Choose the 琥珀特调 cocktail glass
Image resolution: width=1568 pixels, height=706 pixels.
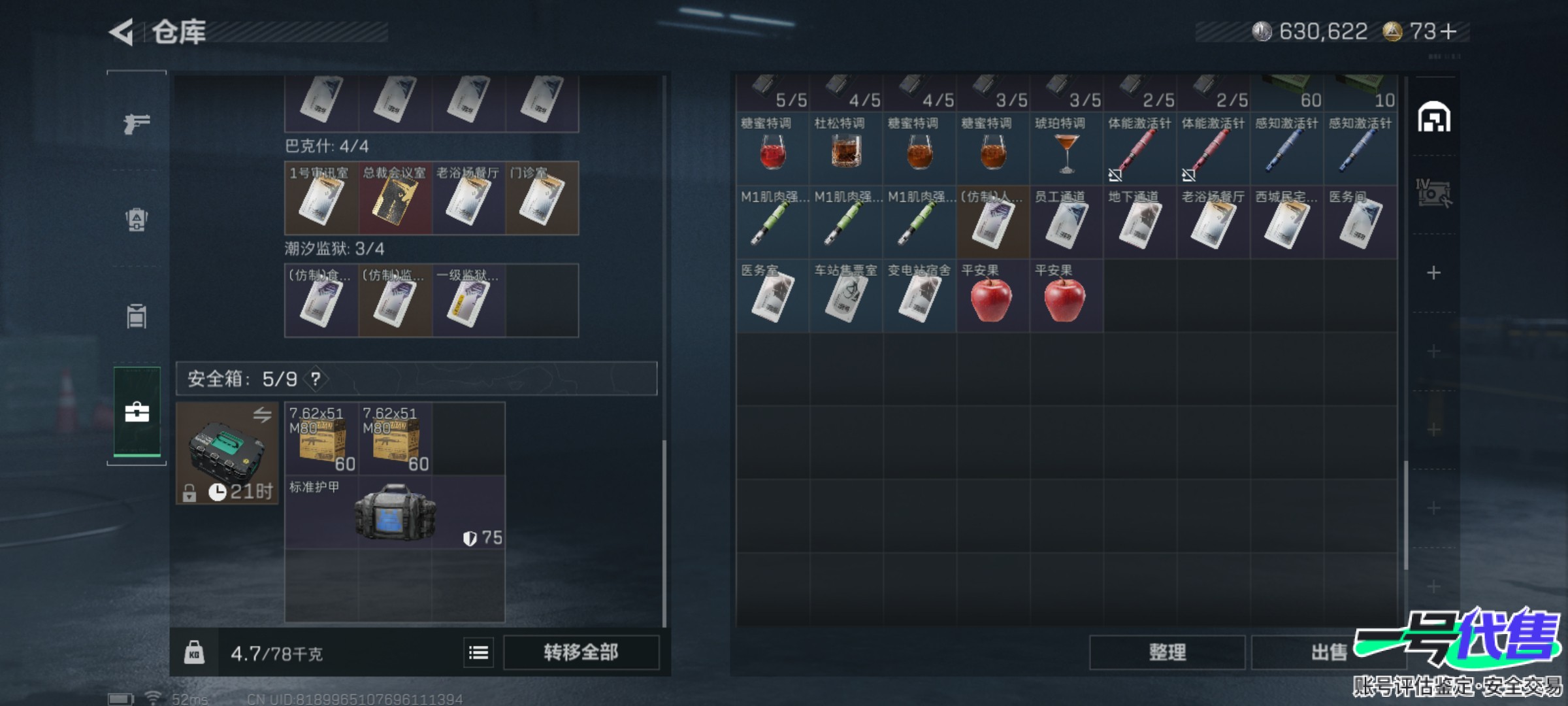(1066, 150)
